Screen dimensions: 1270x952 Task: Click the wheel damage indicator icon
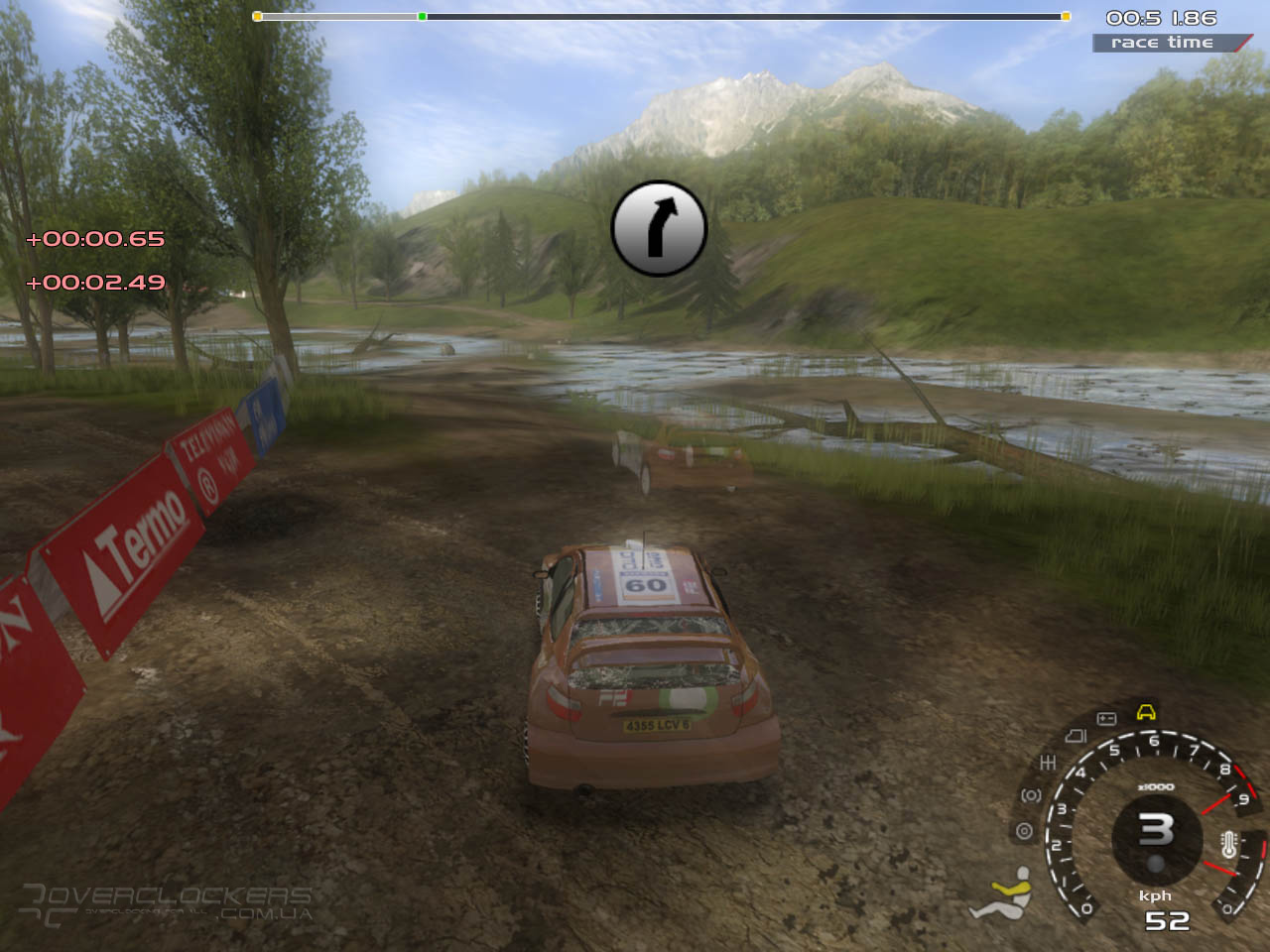coord(1024,831)
